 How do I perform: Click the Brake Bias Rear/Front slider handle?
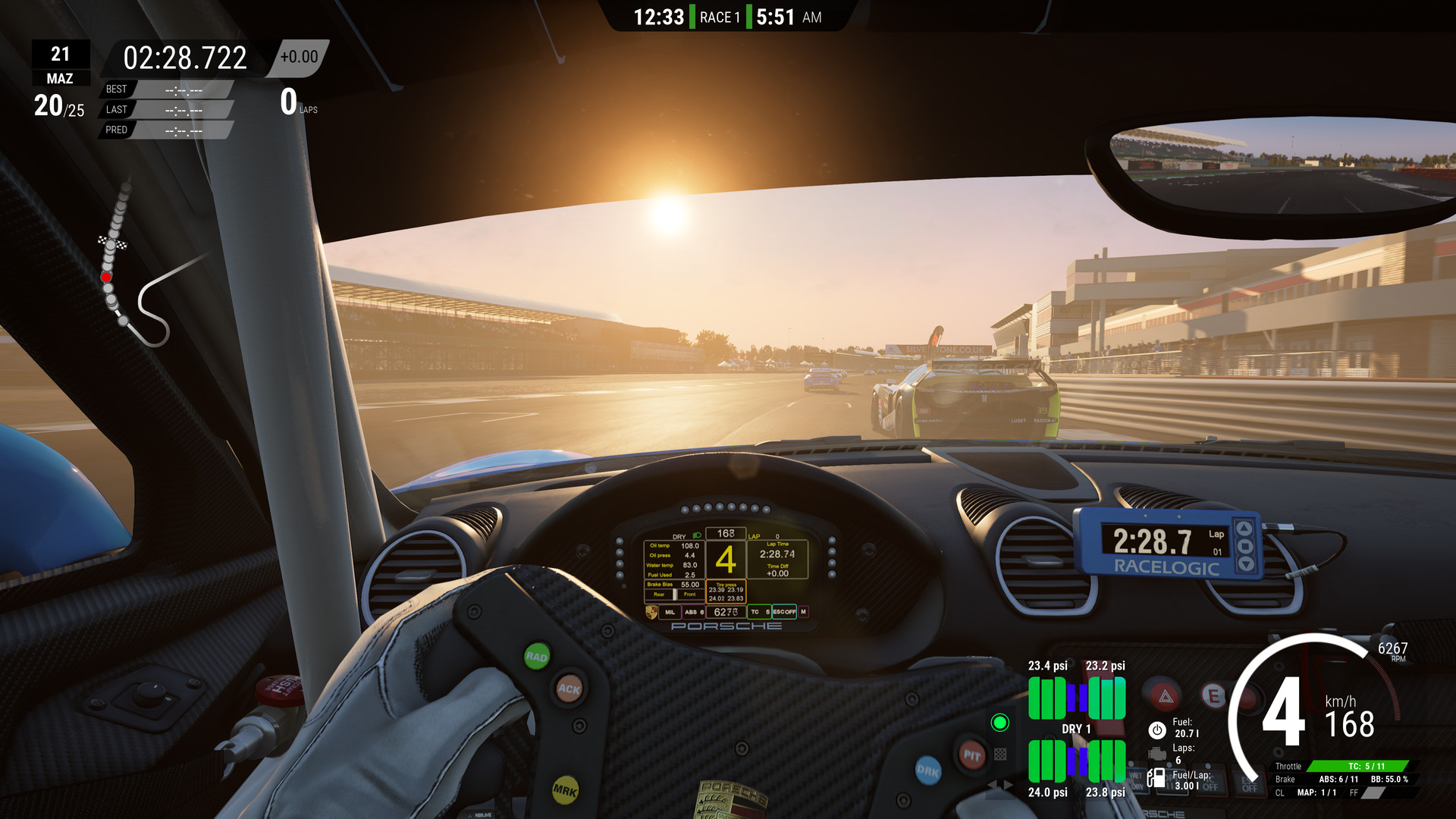tap(675, 594)
